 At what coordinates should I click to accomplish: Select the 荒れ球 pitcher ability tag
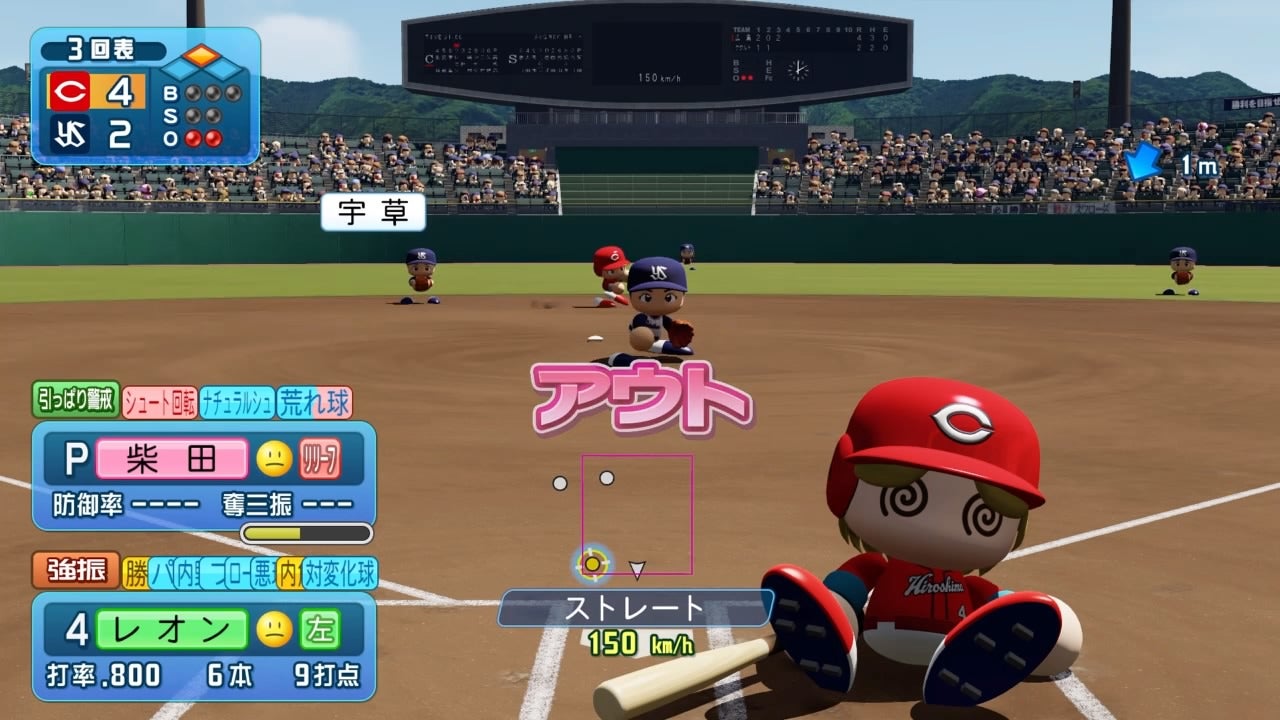click(x=314, y=402)
